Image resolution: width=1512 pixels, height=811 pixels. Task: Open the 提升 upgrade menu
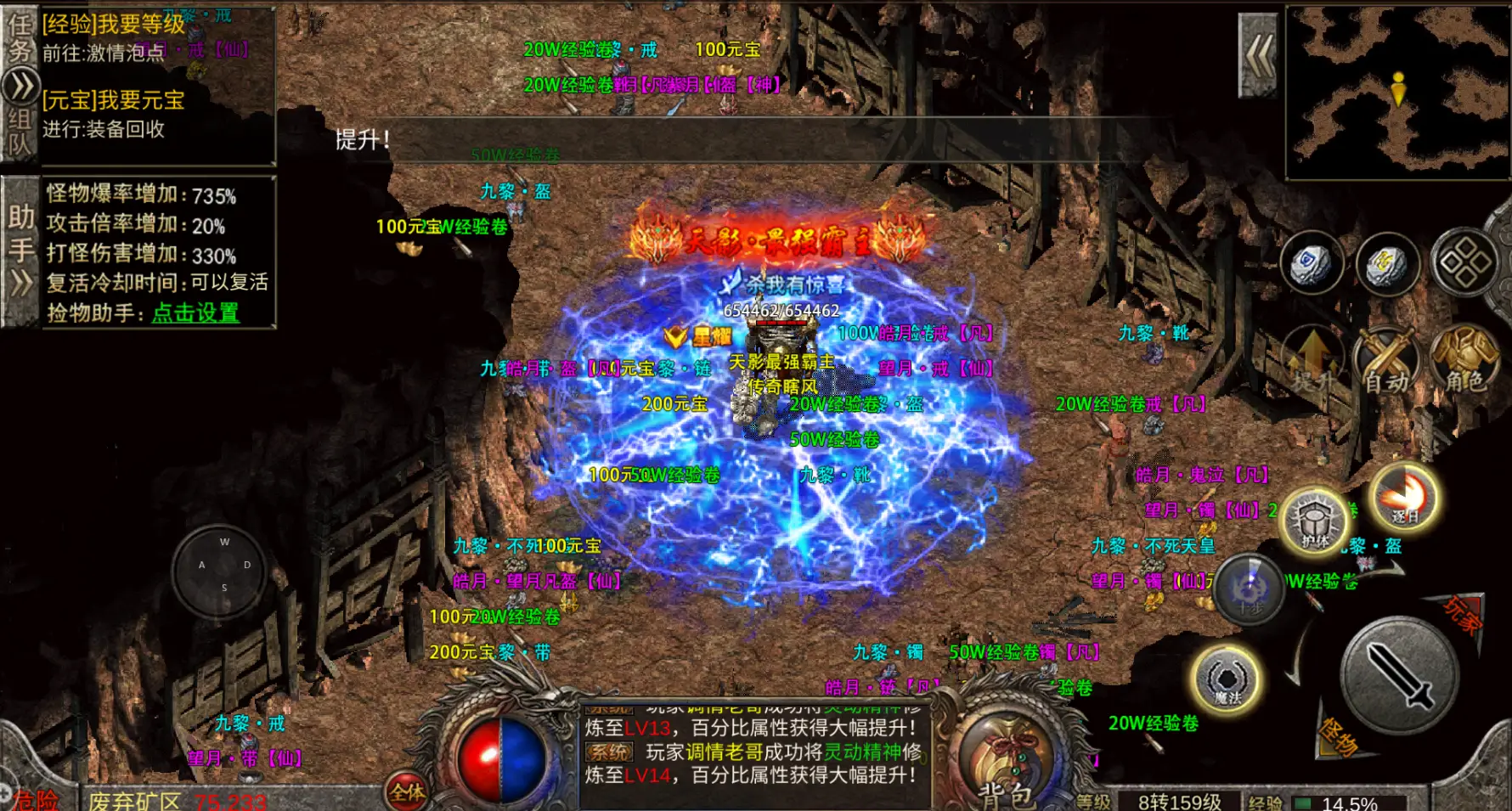[x=1313, y=361]
